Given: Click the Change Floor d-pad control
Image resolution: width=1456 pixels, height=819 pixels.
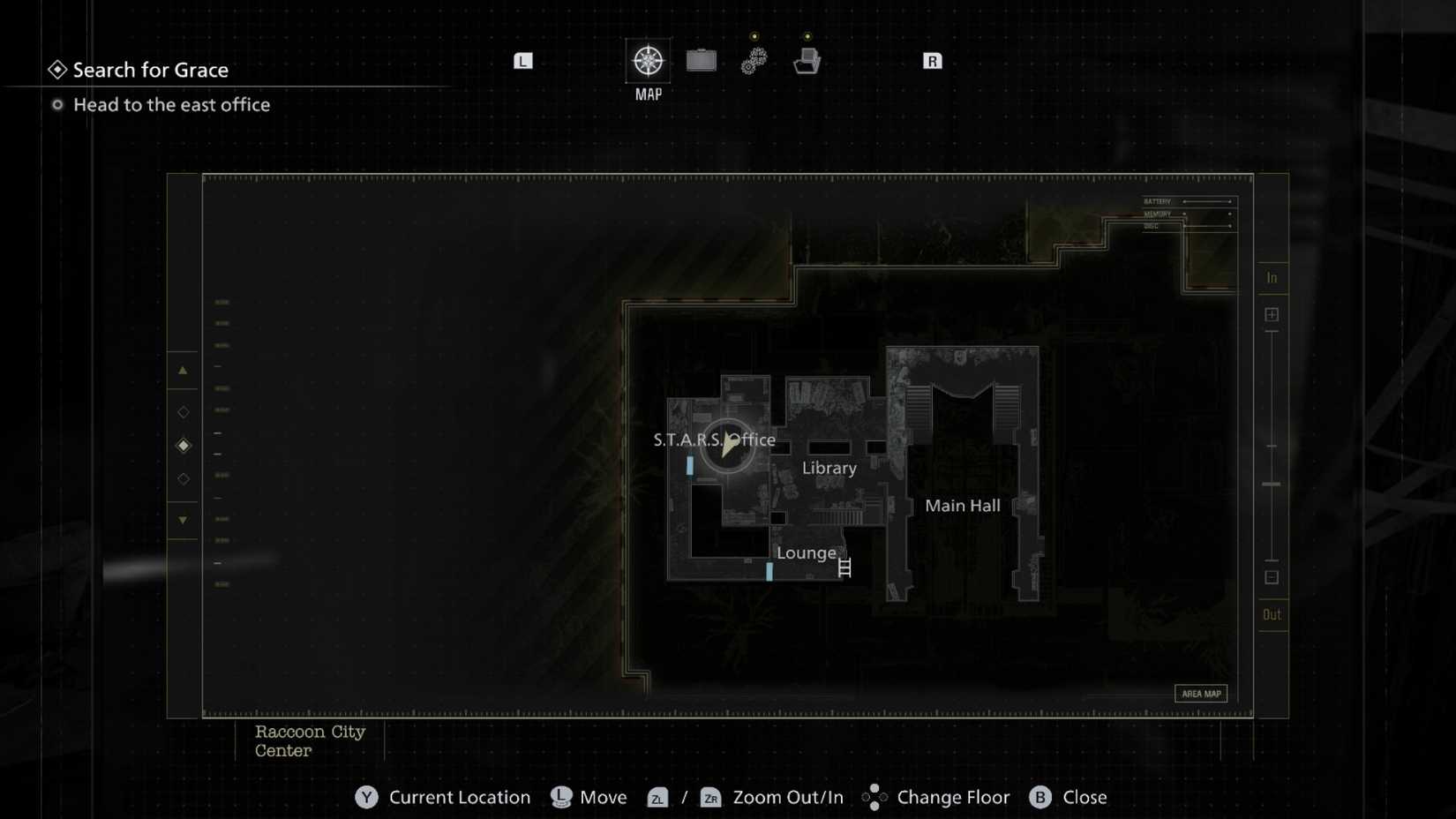Looking at the screenshot, I should point(874,797).
